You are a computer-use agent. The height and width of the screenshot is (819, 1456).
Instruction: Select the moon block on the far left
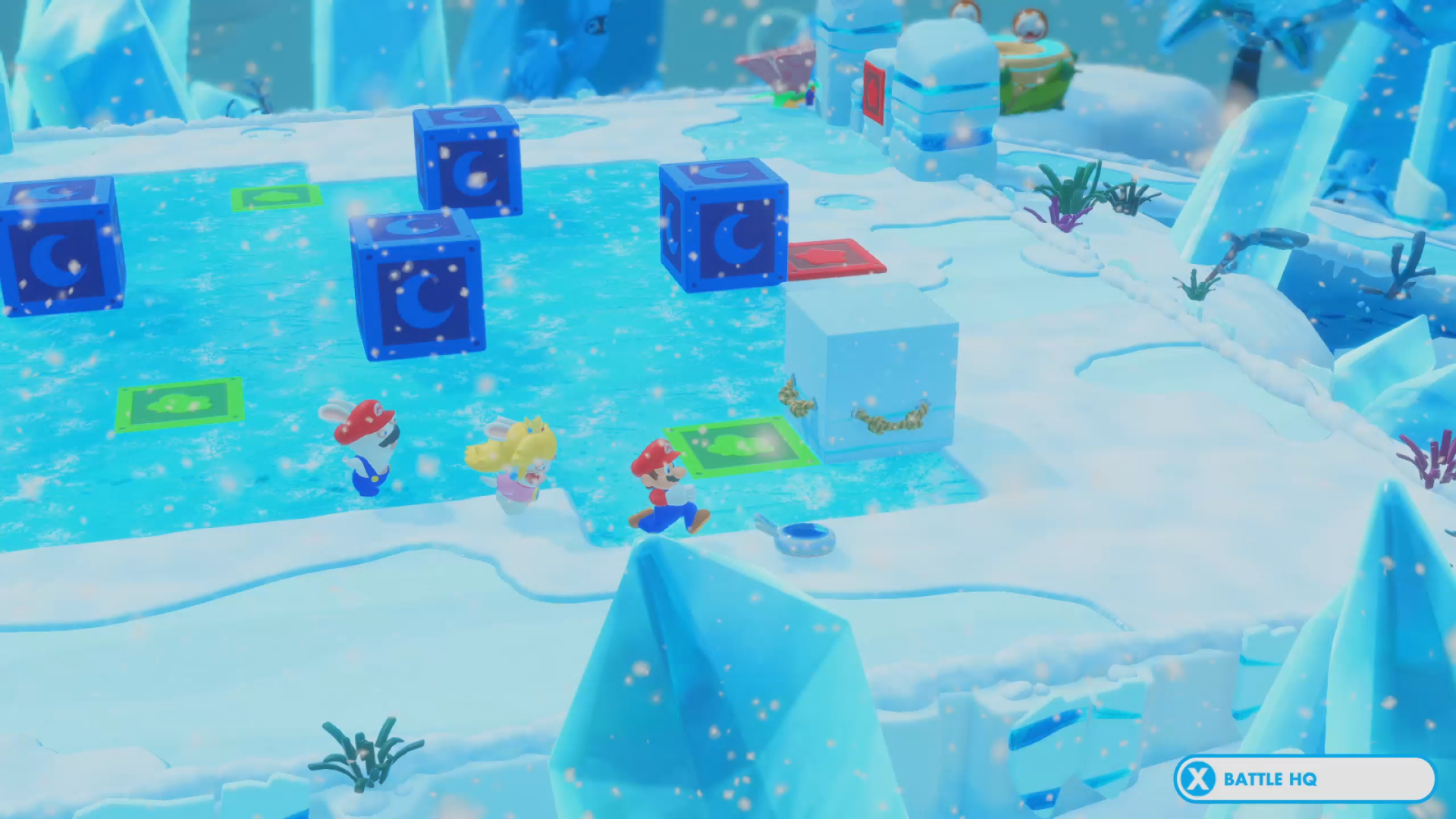(57, 258)
